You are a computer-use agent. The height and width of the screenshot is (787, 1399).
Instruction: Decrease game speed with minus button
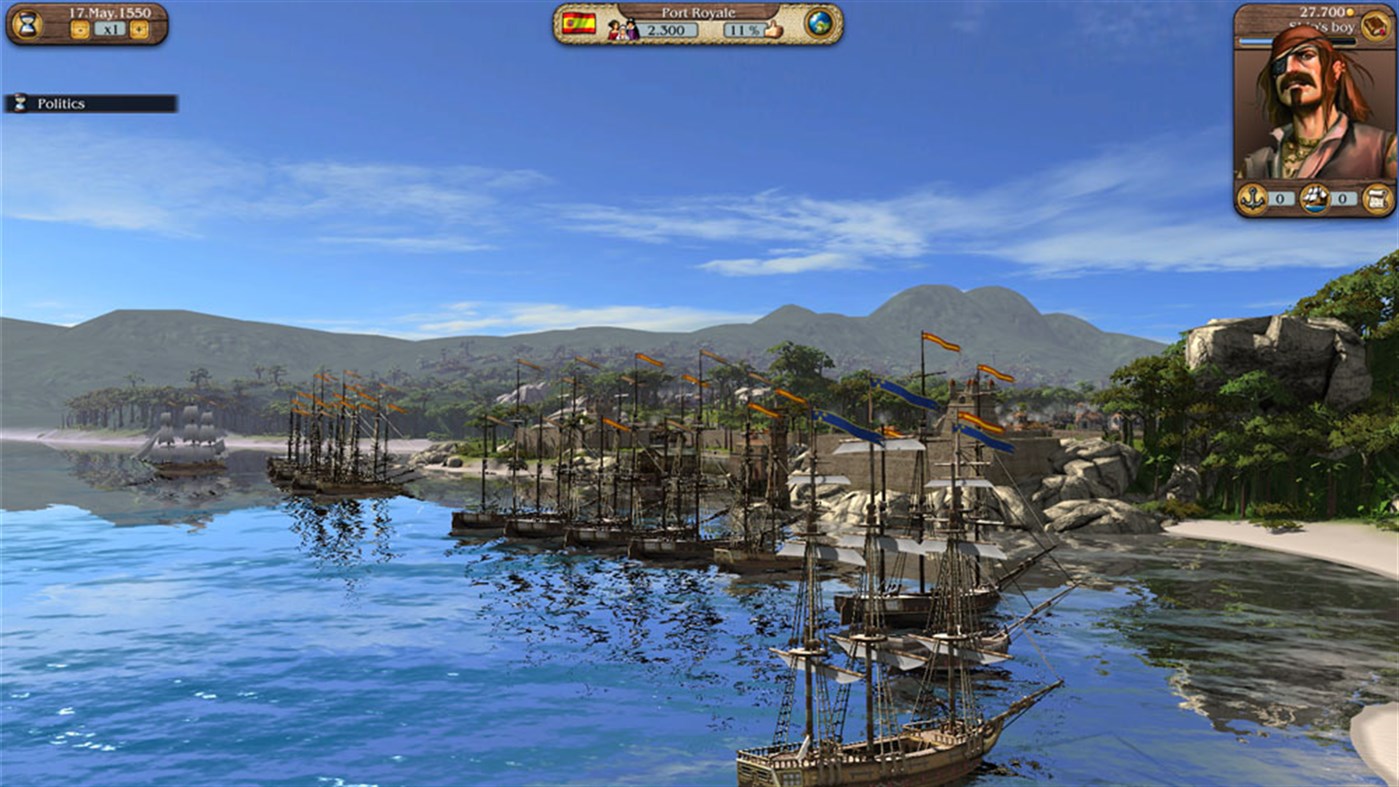click(80, 29)
